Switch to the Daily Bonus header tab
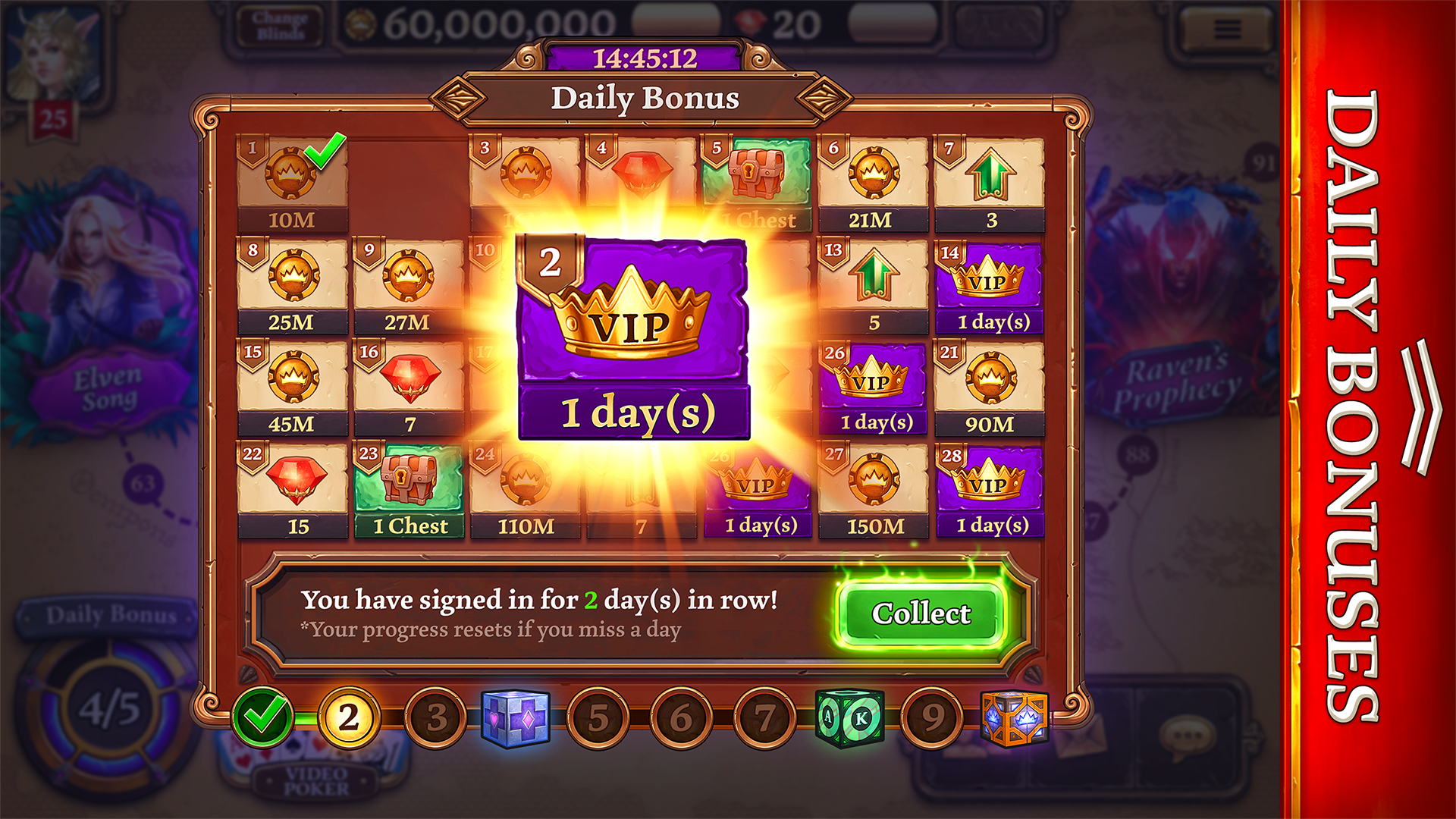The width and height of the screenshot is (1456, 819). (x=645, y=98)
